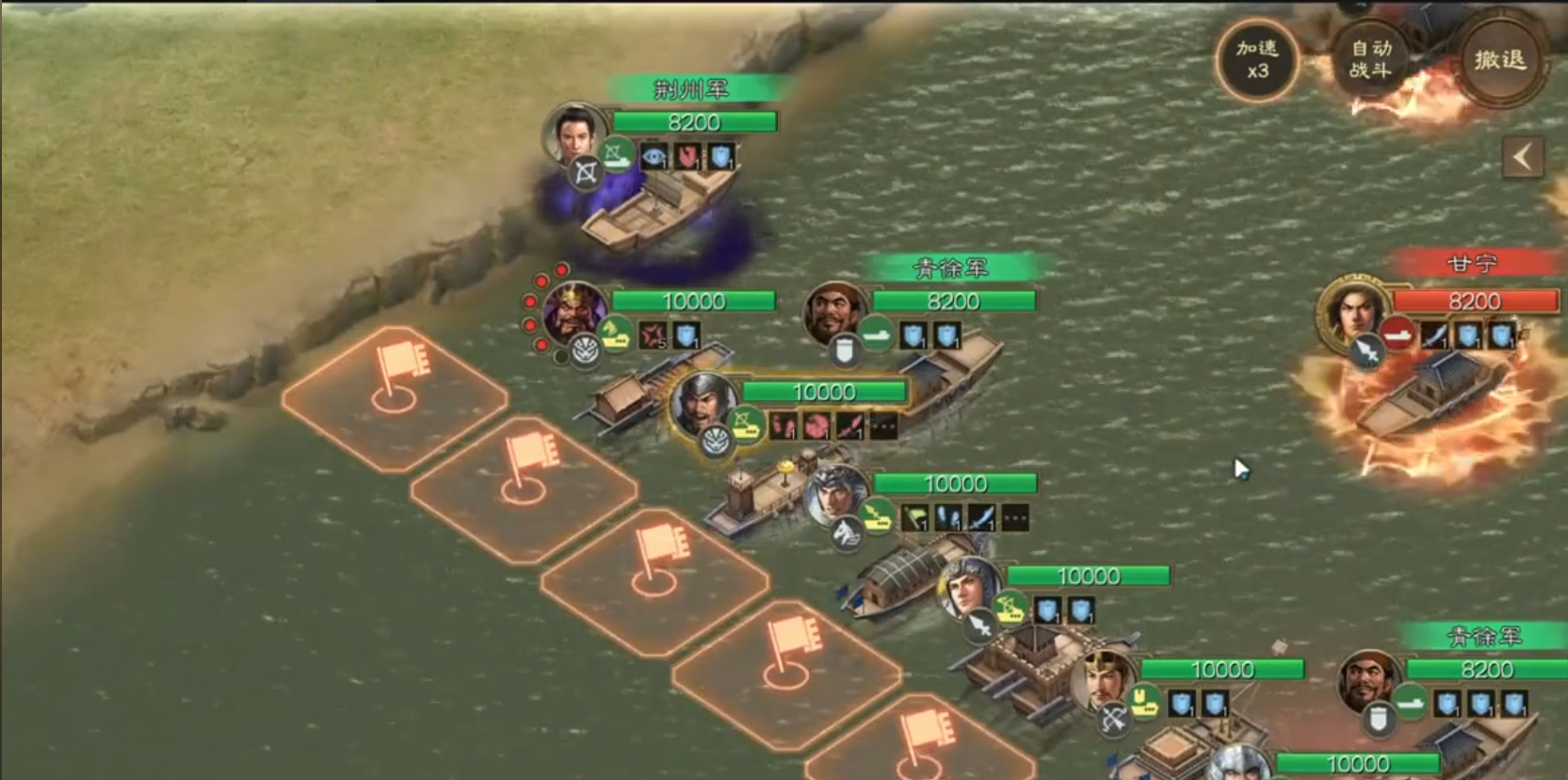
Task: Choose the highlighted helmeted general portrait
Action: pyautogui.click(x=703, y=403)
